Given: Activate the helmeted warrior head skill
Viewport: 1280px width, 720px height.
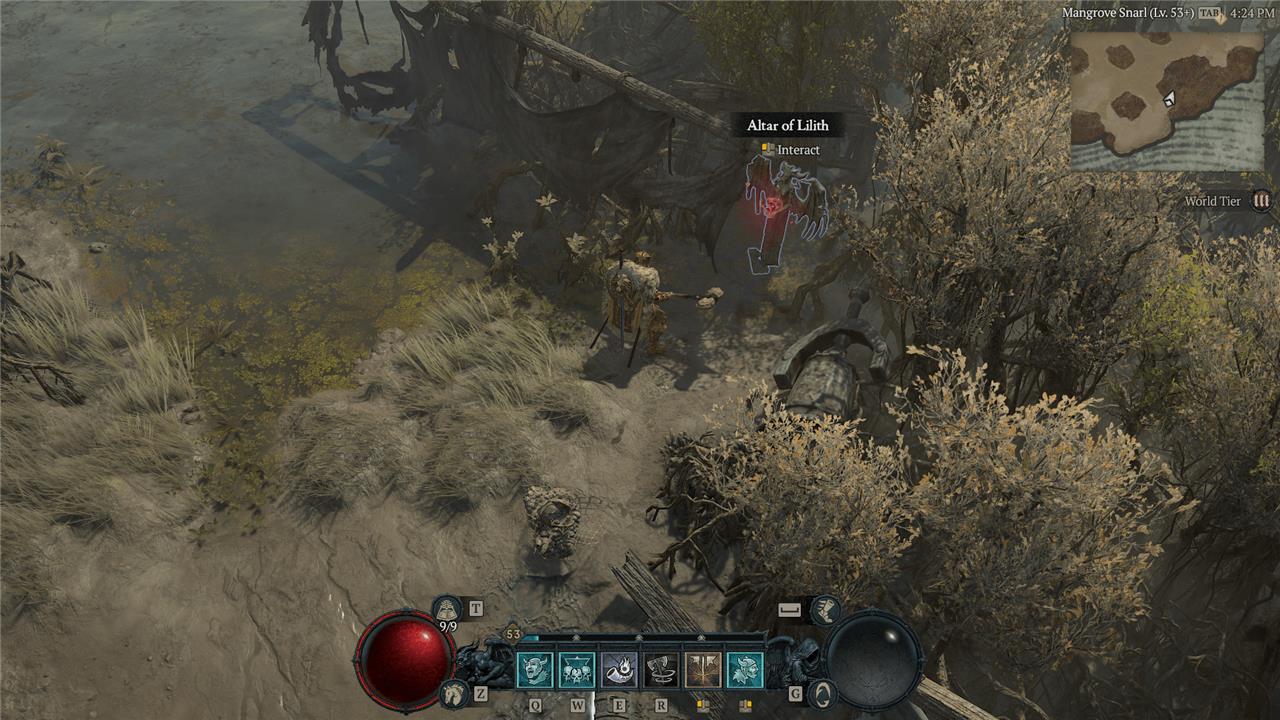Looking at the screenshot, I should click(745, 669).
